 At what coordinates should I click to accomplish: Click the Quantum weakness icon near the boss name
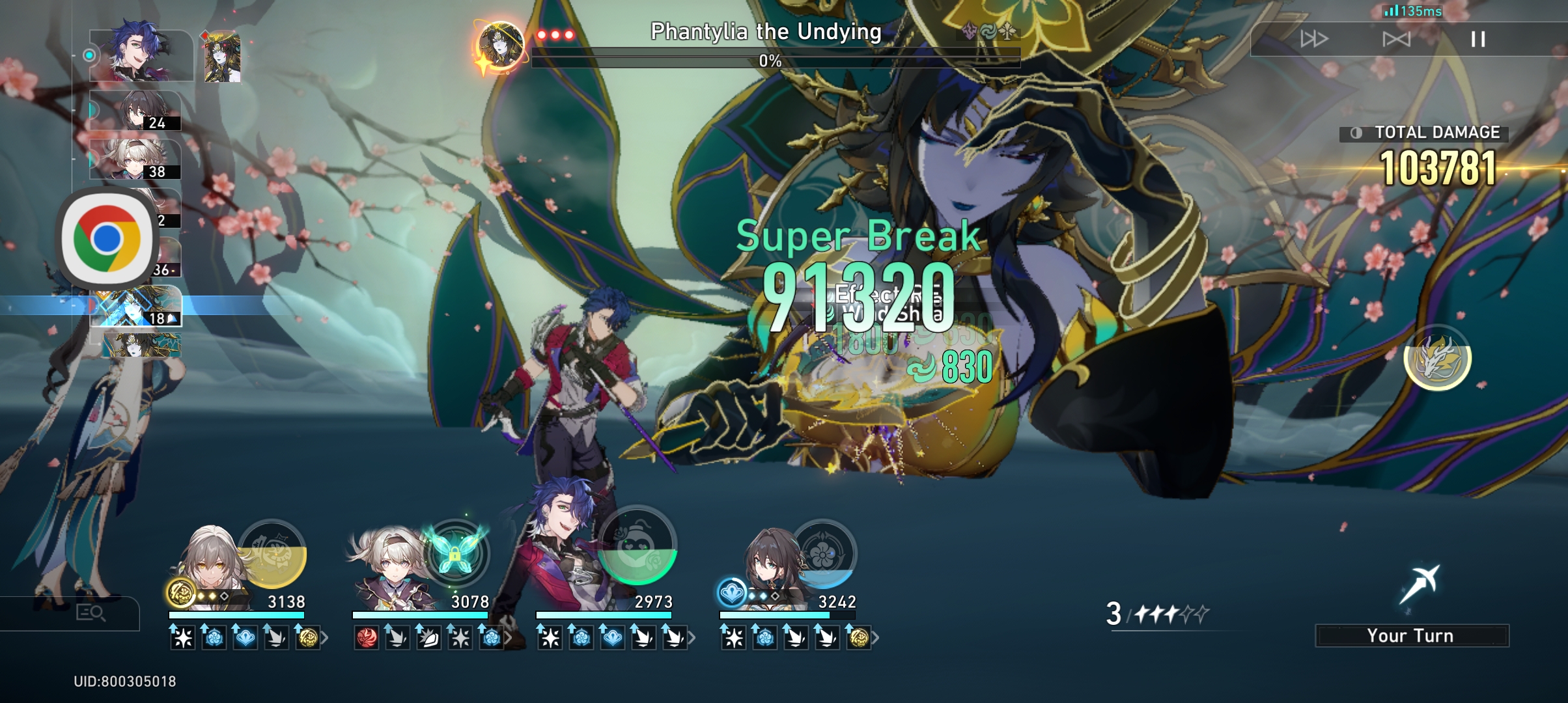coord(969,30)
